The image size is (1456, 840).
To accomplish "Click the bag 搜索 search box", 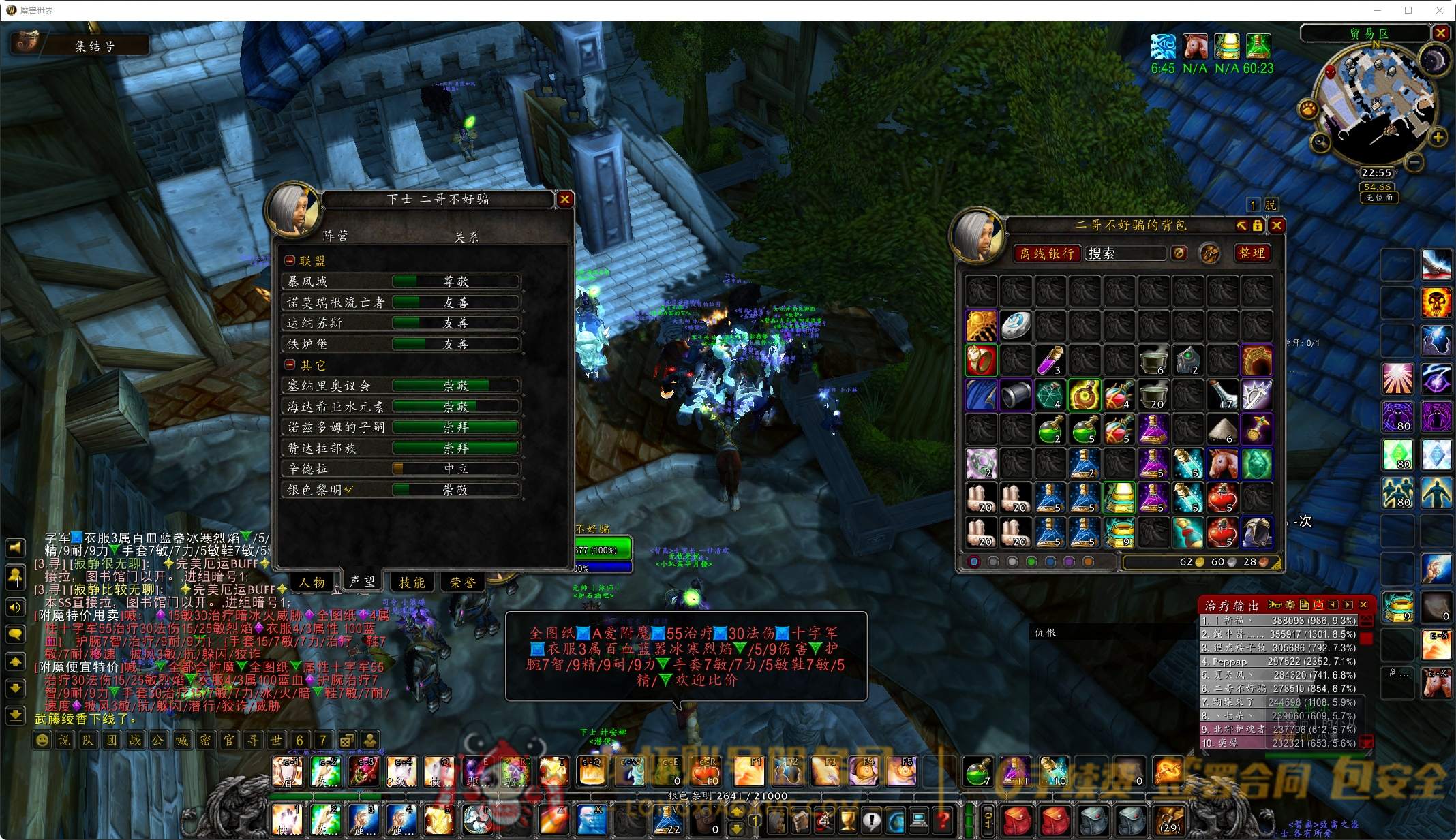I will 1125,253.
